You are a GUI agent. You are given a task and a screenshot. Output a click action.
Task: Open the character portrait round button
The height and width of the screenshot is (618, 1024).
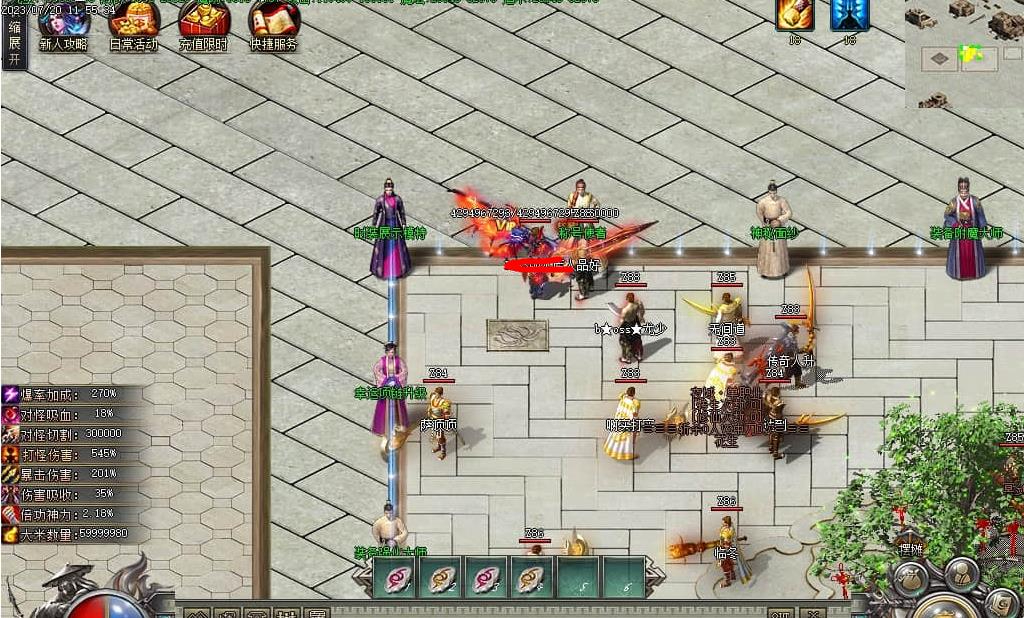[962, 573]
